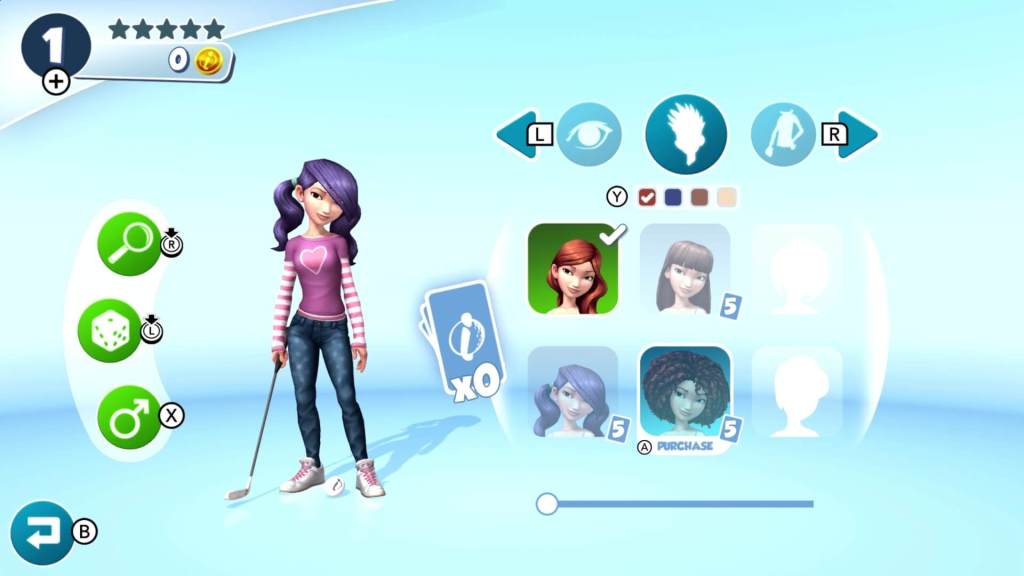The width and height of the screenshot is (1024, 576).
Task: Select the hair style category tab
Action: coord(685,134)
